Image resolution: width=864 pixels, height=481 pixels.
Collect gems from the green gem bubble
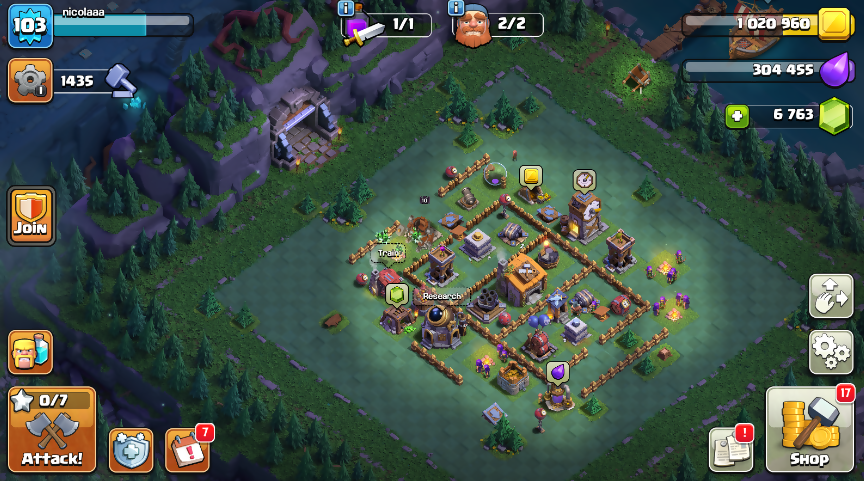tap(396, 294)
